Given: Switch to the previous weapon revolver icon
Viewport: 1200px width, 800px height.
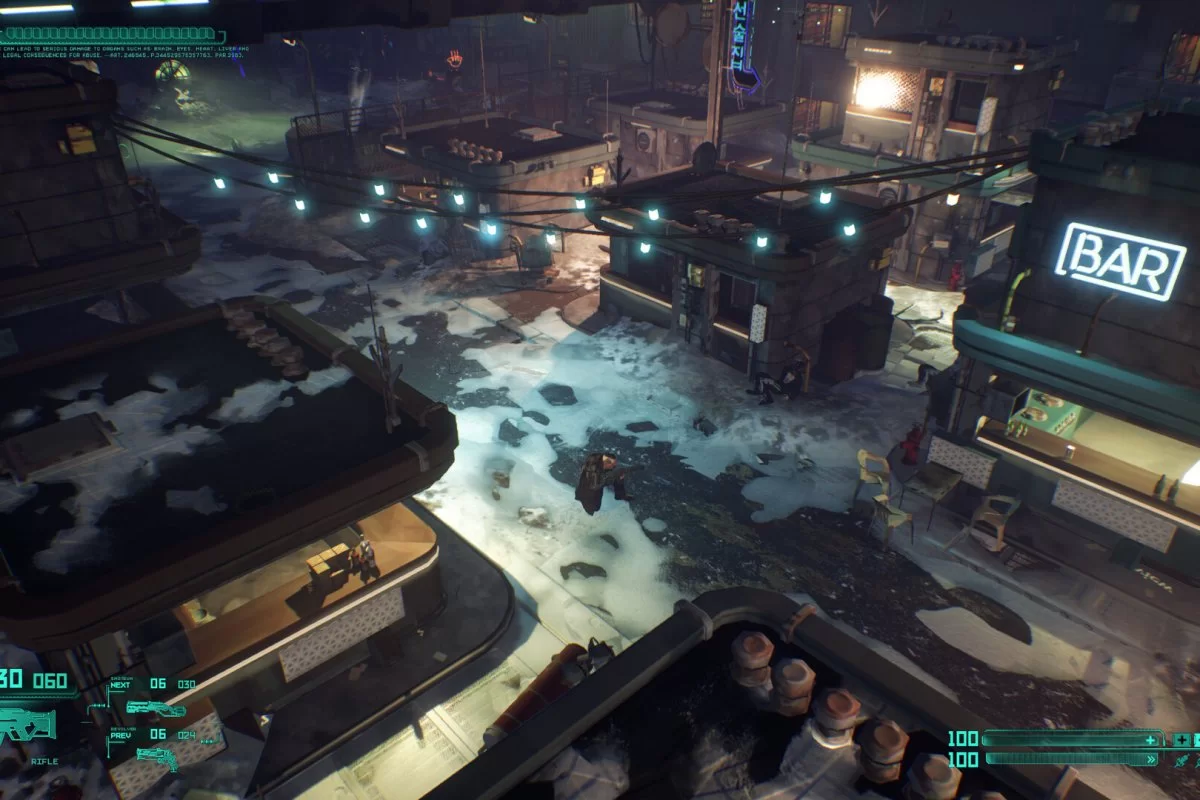Looking at the screenshot, I should 156,759.
